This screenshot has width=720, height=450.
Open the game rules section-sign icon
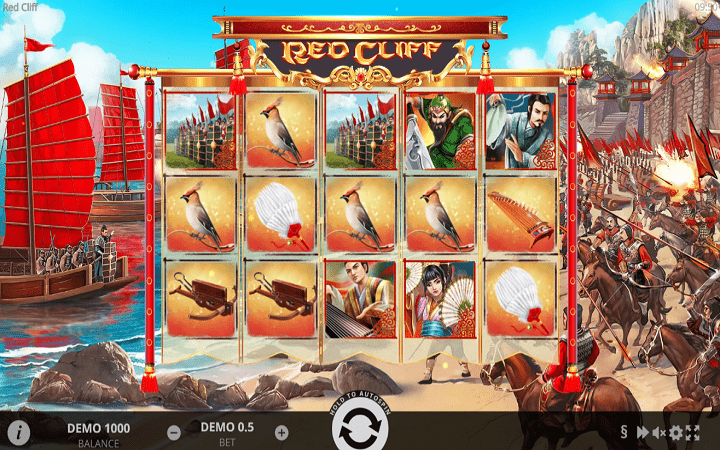tap(624, 433)
